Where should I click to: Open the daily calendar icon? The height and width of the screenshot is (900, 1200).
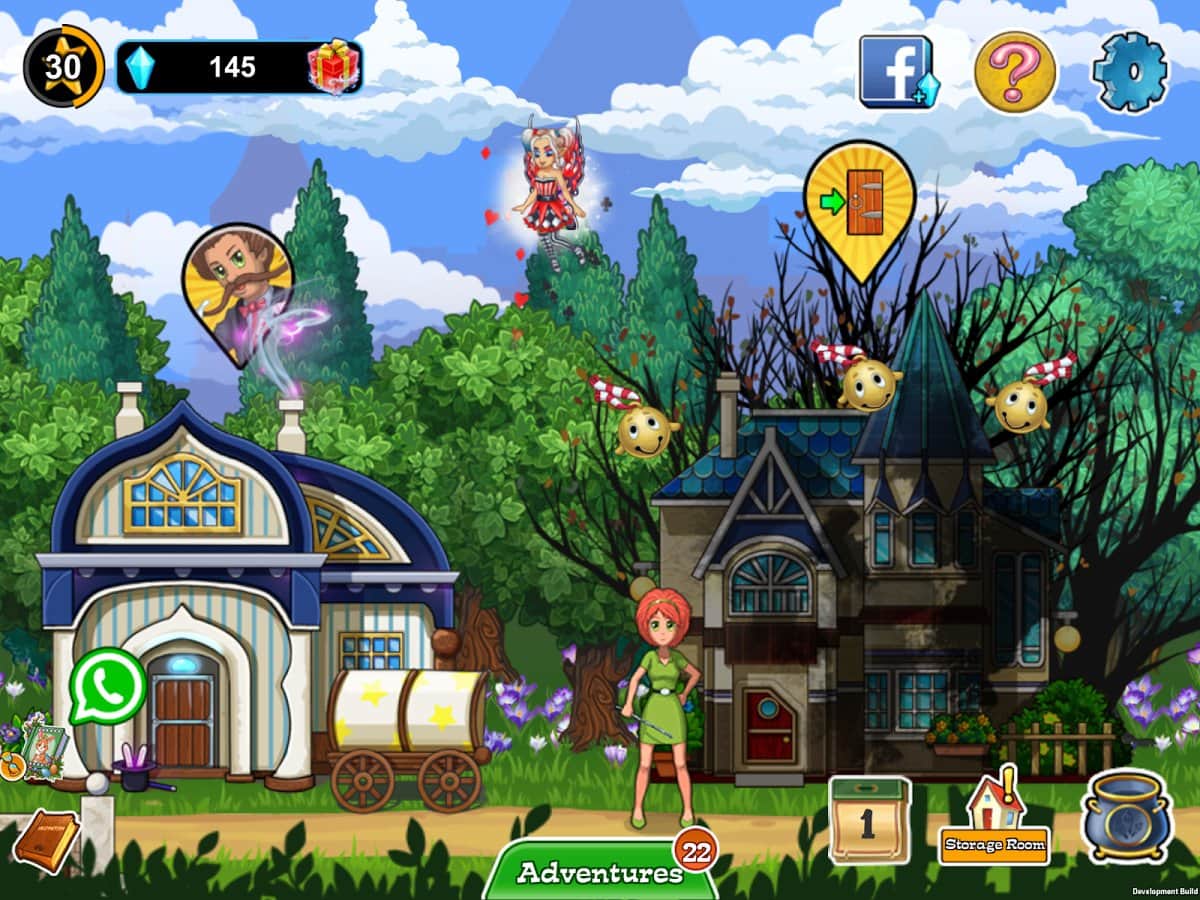pyautogui.click(x=869, y=820)
